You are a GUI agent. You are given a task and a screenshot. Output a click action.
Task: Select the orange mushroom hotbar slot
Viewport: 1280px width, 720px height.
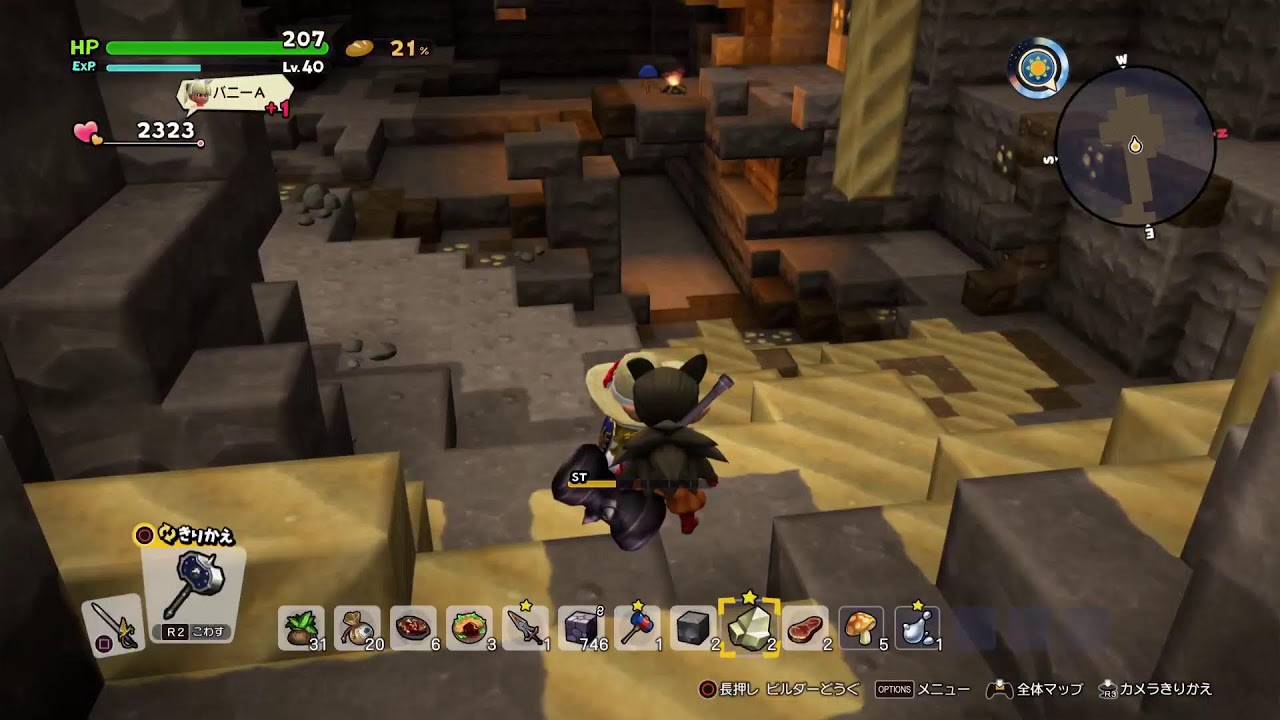(x=861, y=628)
